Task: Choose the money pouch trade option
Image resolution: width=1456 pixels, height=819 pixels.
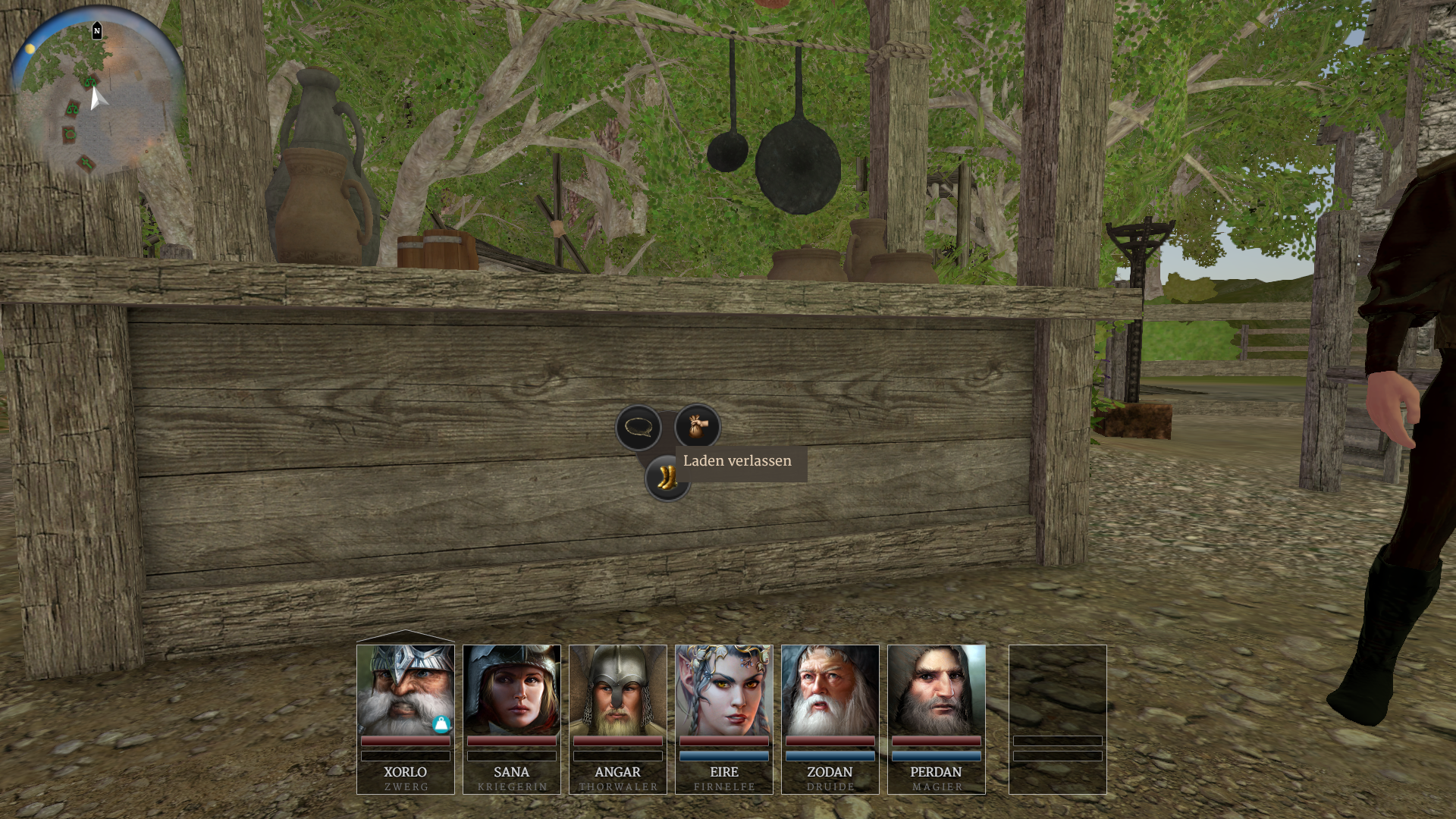Action: click(x=697, y=426)
